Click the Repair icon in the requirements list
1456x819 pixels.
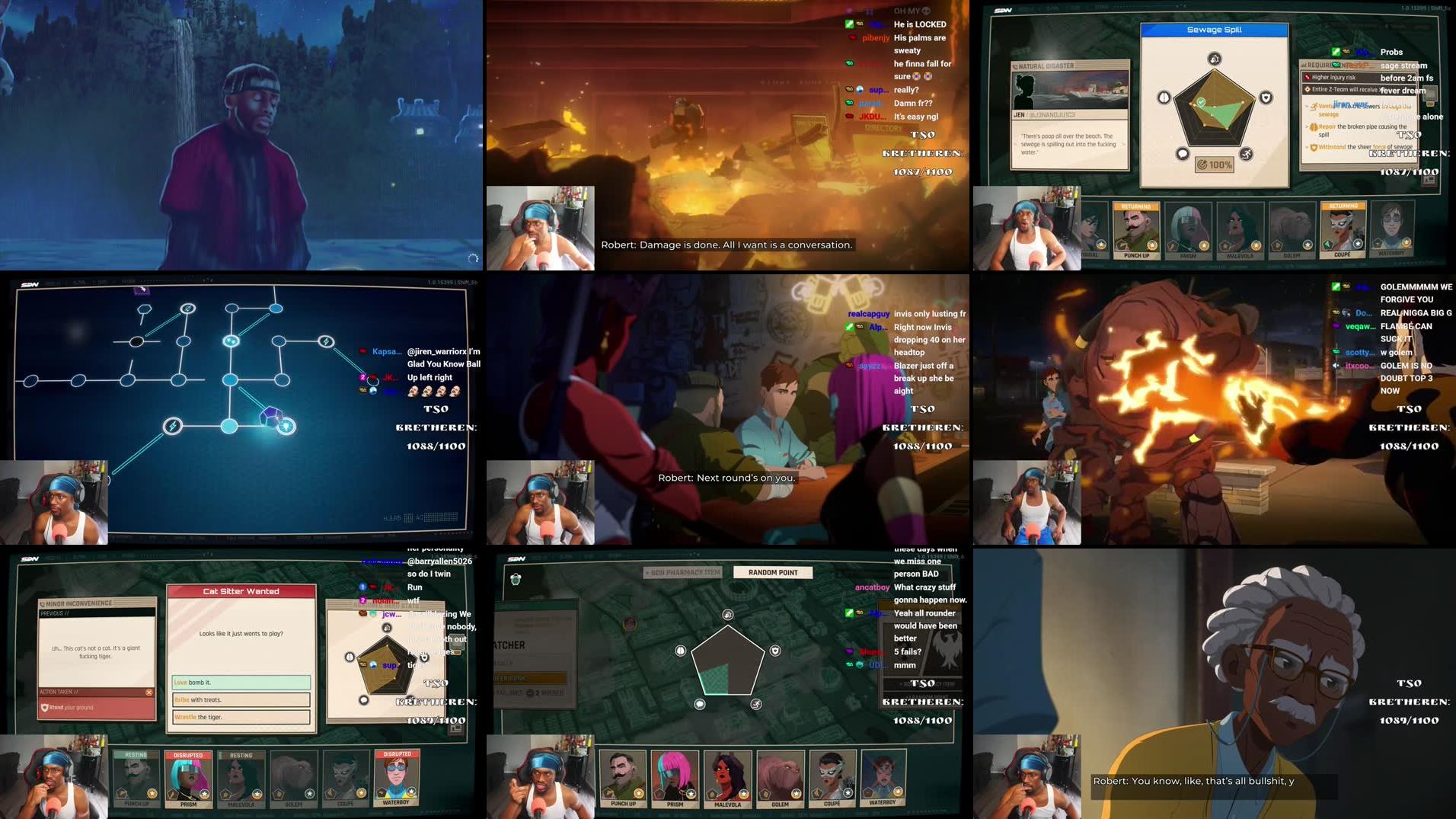[x=1314, y=127]
